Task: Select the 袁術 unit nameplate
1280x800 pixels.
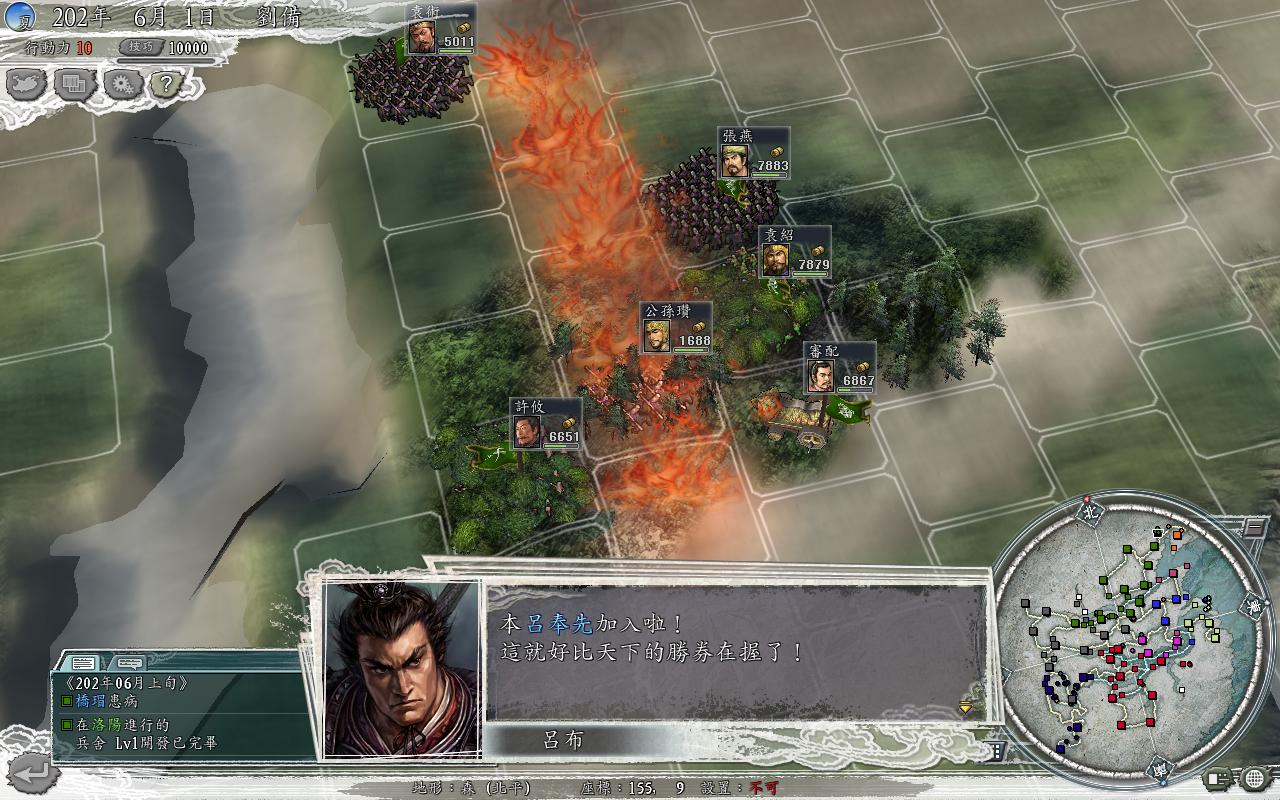Action: click(440, 29)
